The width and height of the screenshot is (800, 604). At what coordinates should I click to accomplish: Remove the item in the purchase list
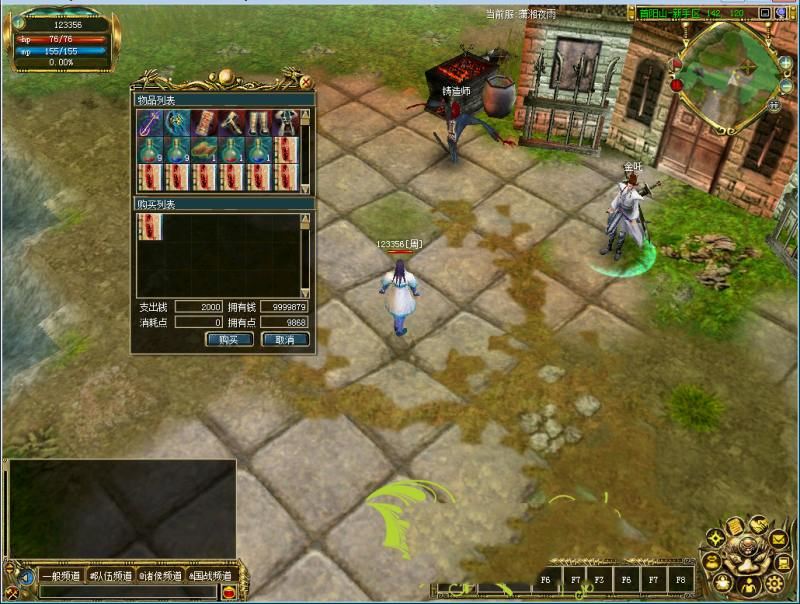pos(150,227)
